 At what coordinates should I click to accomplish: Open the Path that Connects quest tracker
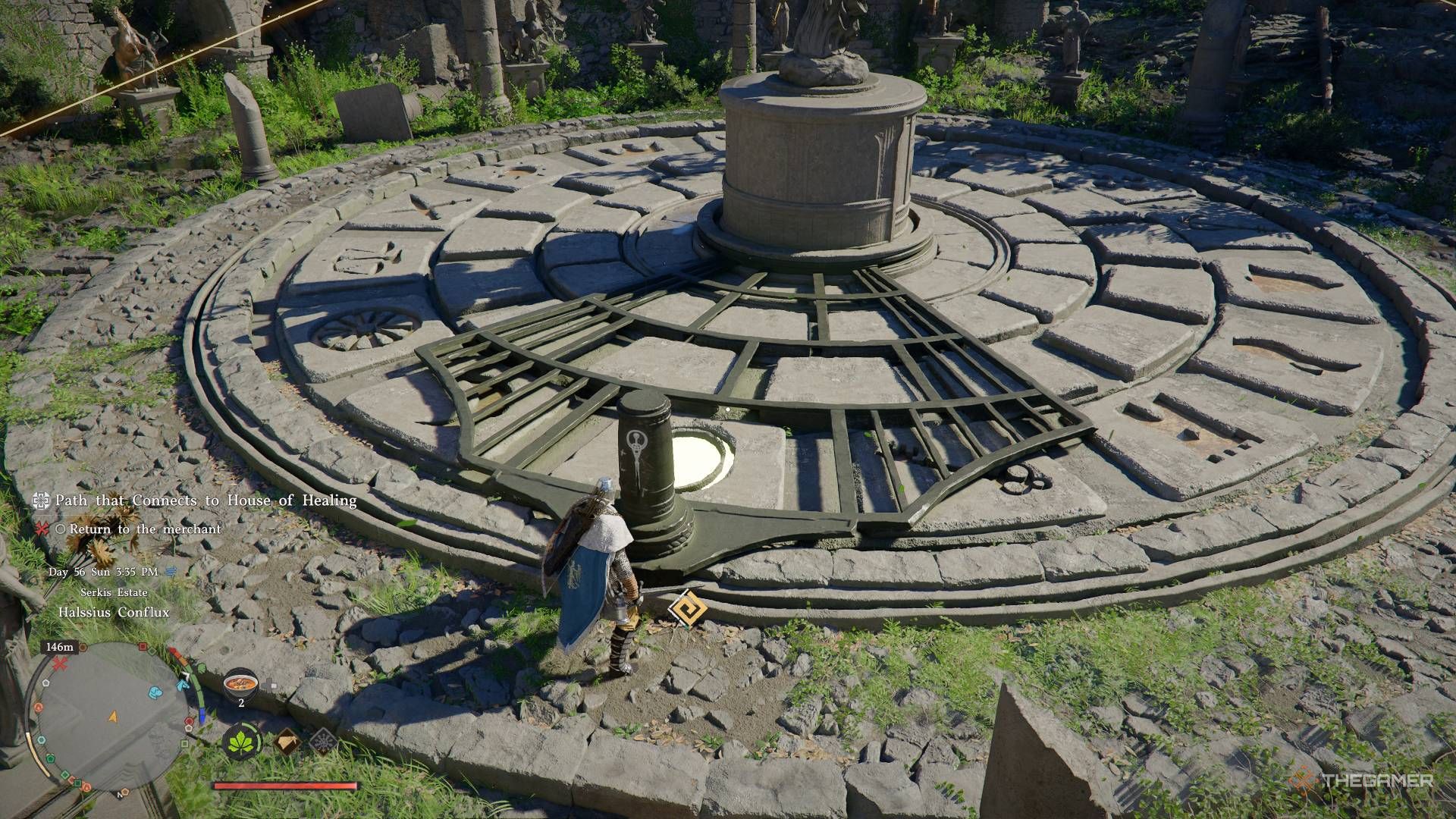point(206,500)
